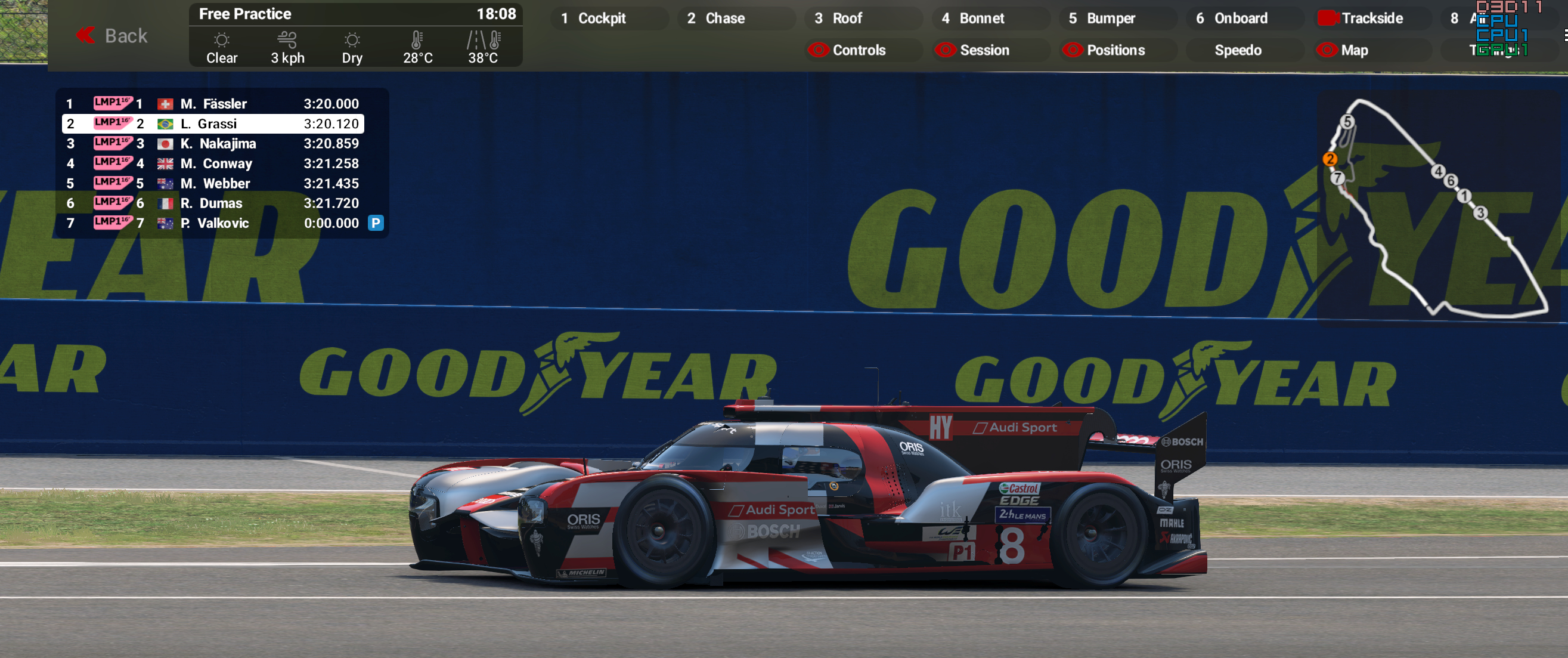Select R. Dumas in the list
The height and width of the screenshot is (658, 1568).
coord(213,203)
